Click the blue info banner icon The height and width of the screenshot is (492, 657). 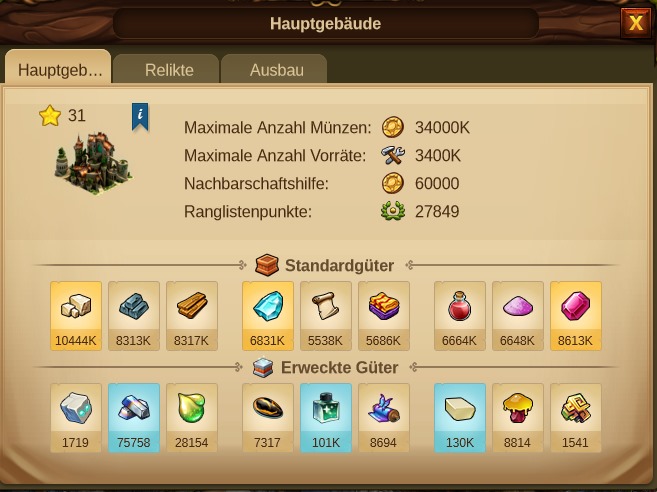click(140, 116)
